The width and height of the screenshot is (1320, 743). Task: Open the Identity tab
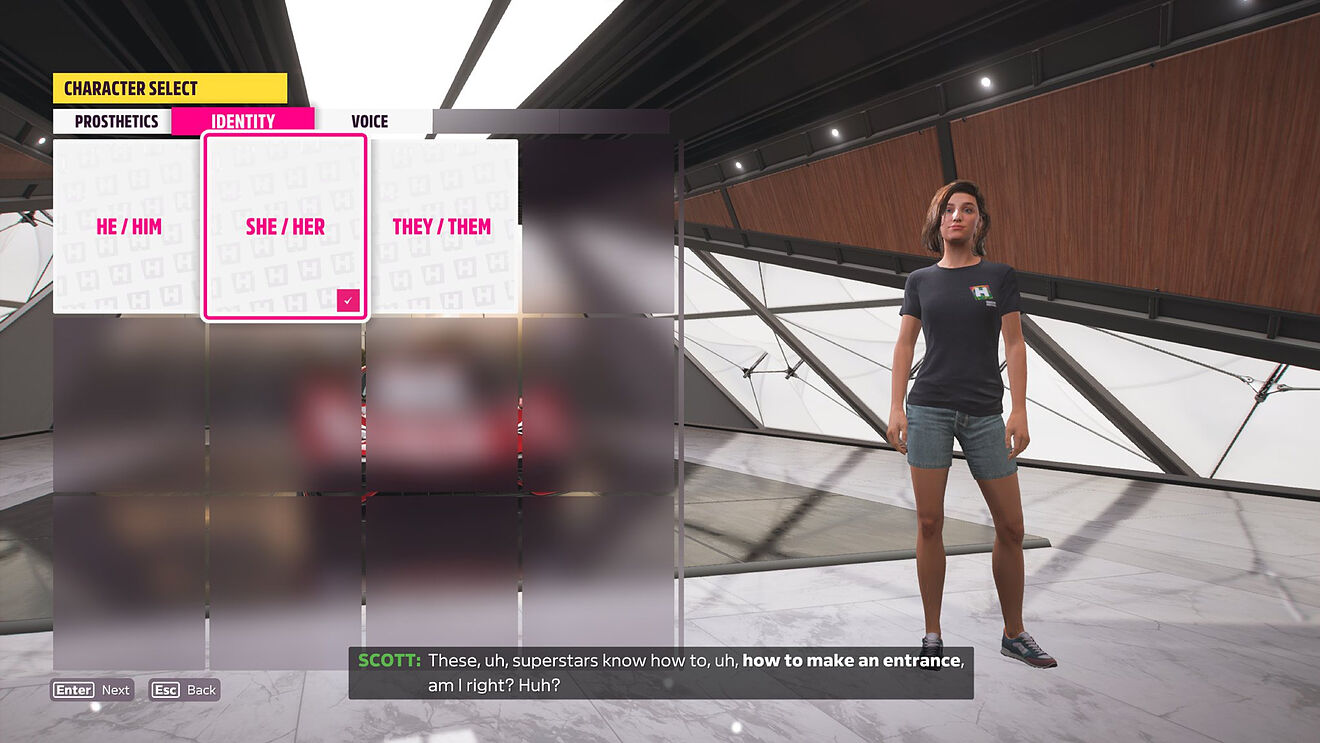pyautogui.click(x=243, y=122)
